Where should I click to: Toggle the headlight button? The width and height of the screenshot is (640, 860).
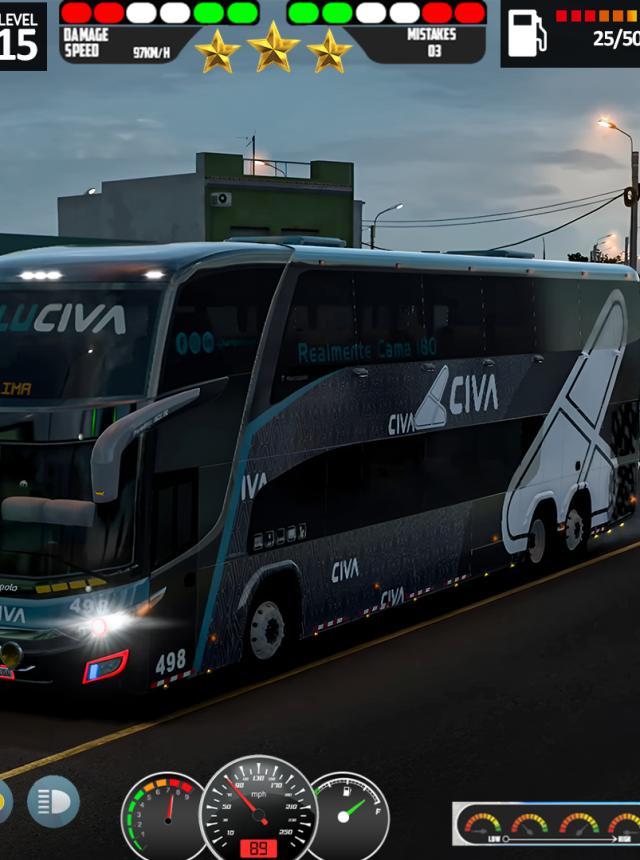coord(53,801)
